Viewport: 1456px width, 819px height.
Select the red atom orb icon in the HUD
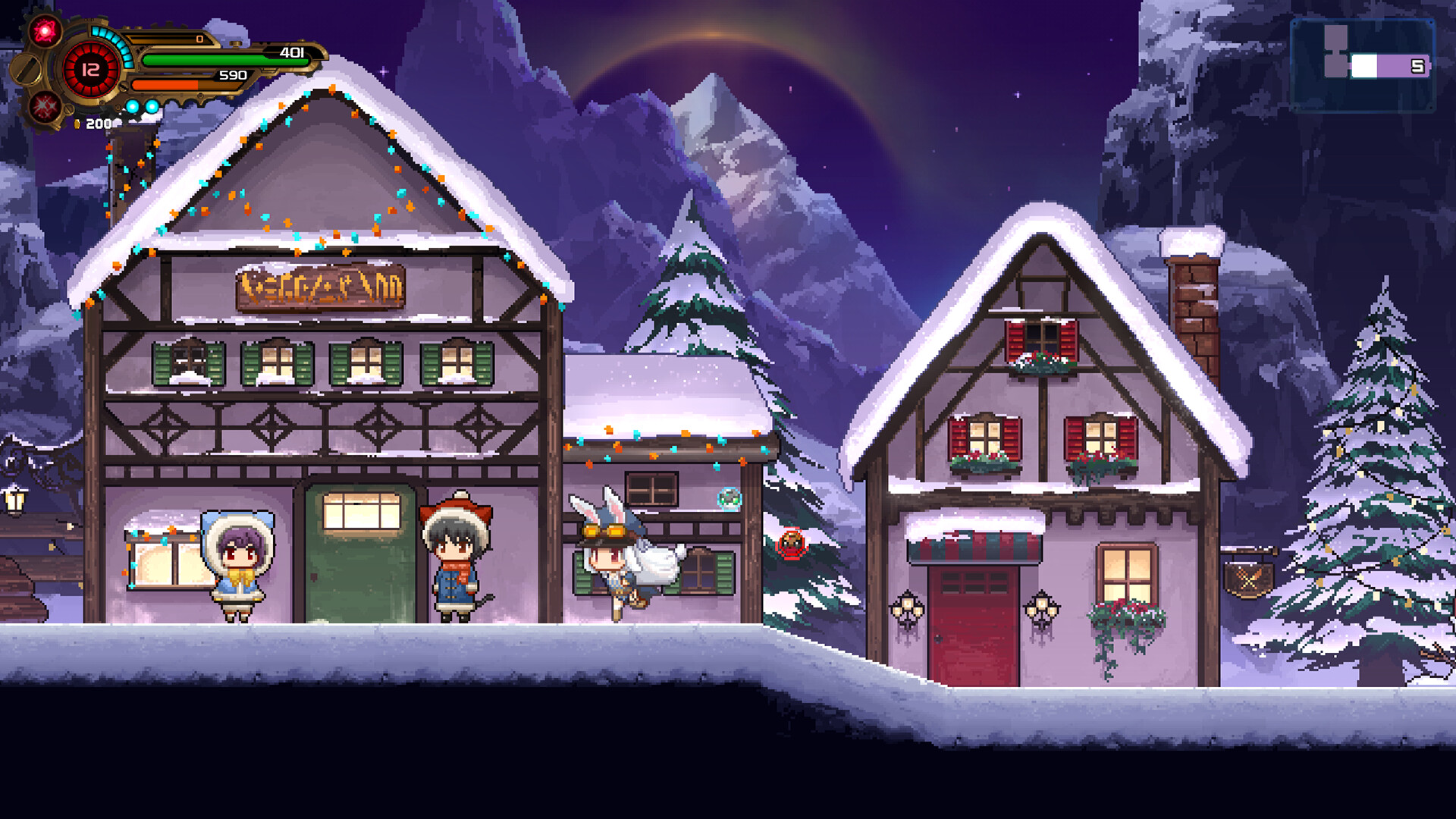44,30
